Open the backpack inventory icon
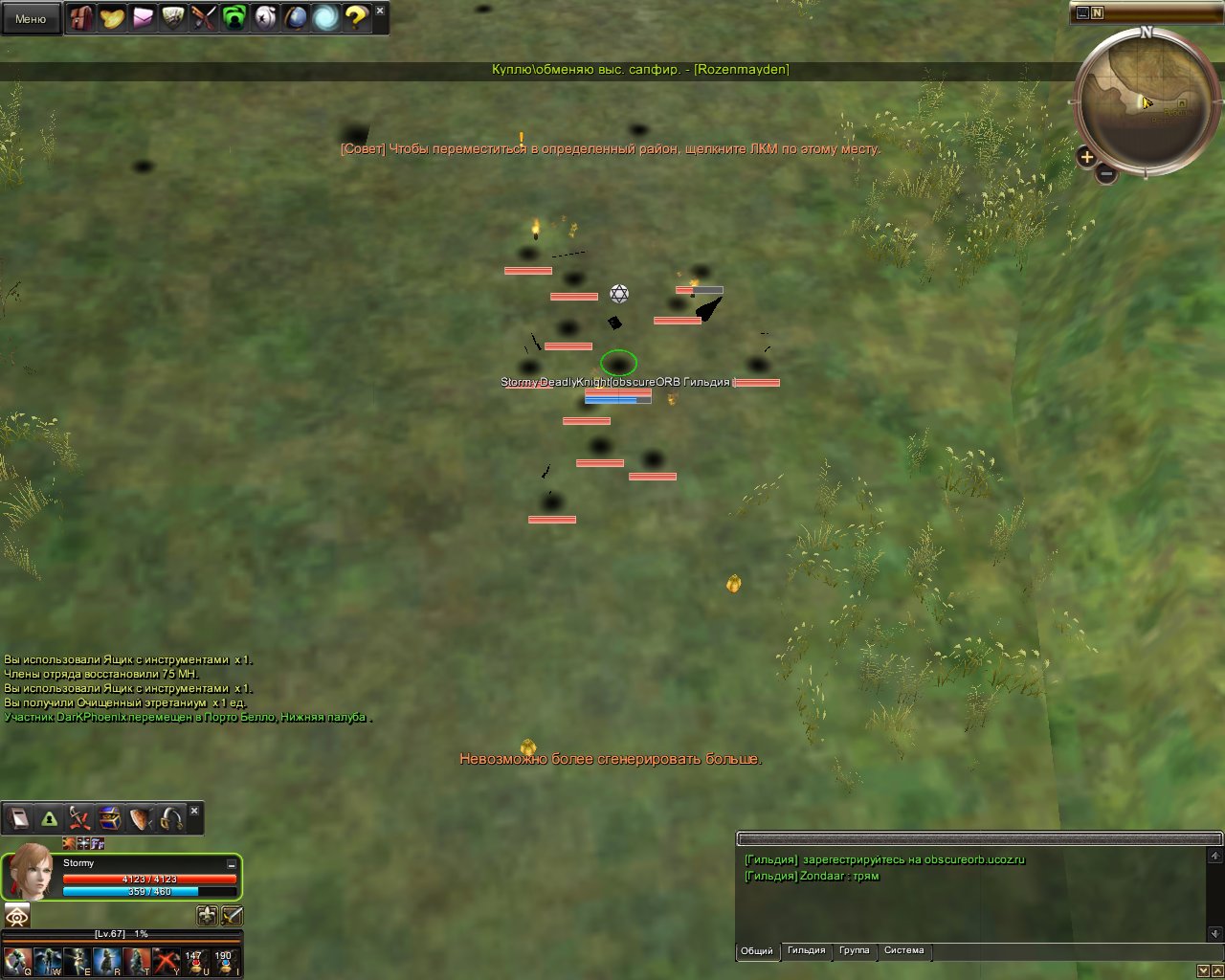This screenshot has width=1225, height=980. [81, 18]
